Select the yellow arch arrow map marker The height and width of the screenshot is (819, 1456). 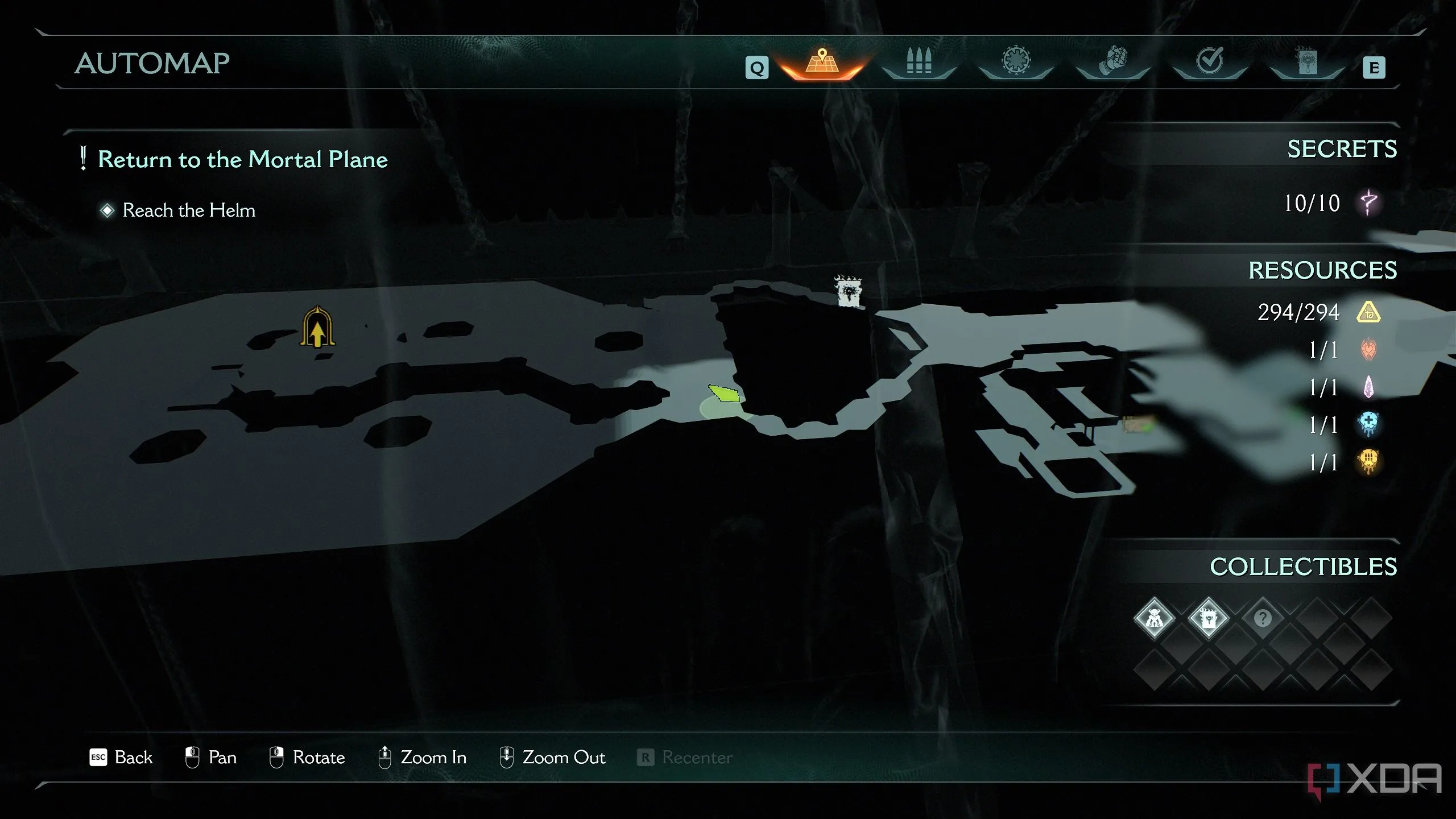(x=317, y=328)
